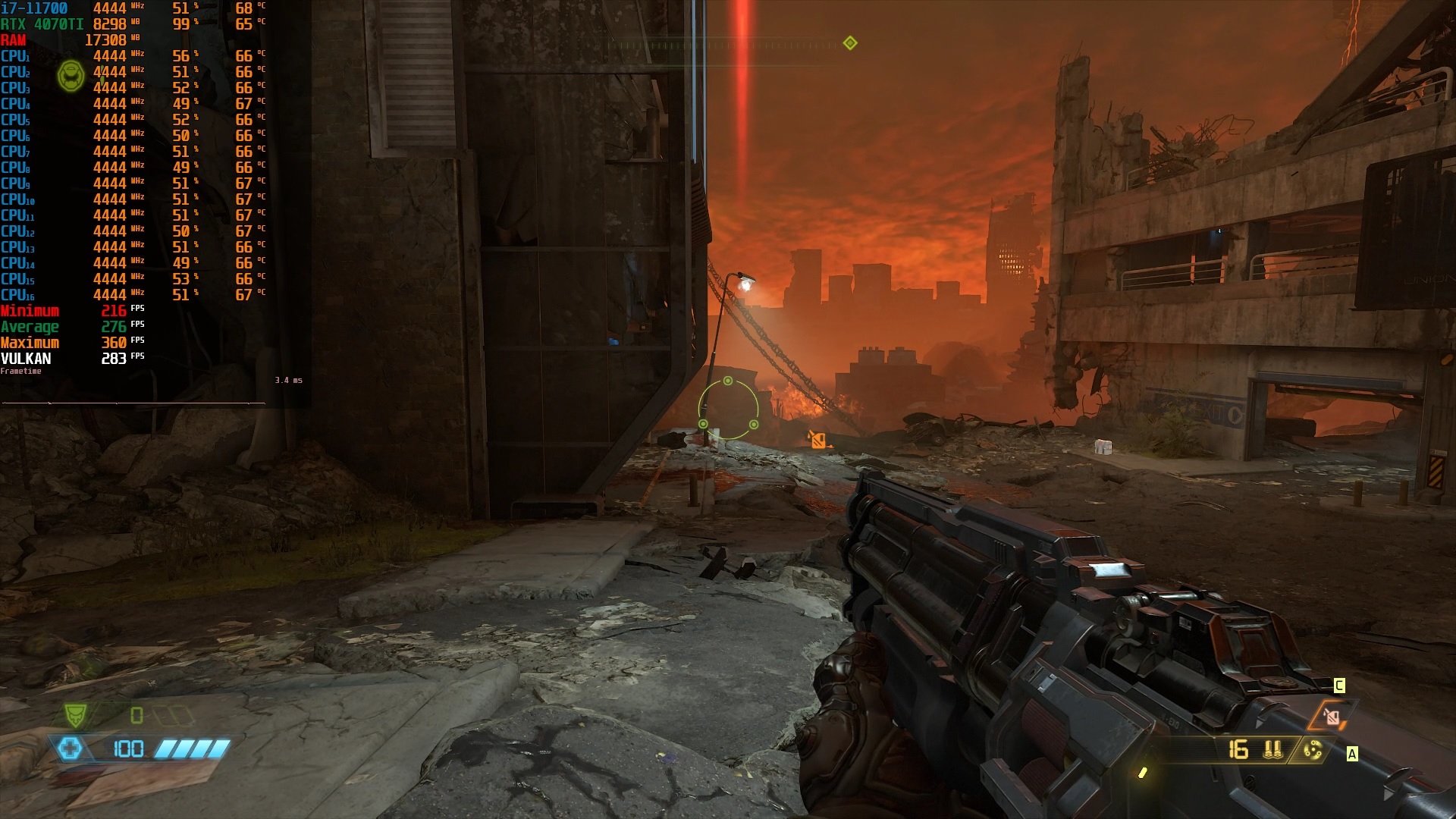1456x819 pixels.
Task: Click the orange chainsaw fuel icon
Action: (1332, 716)
